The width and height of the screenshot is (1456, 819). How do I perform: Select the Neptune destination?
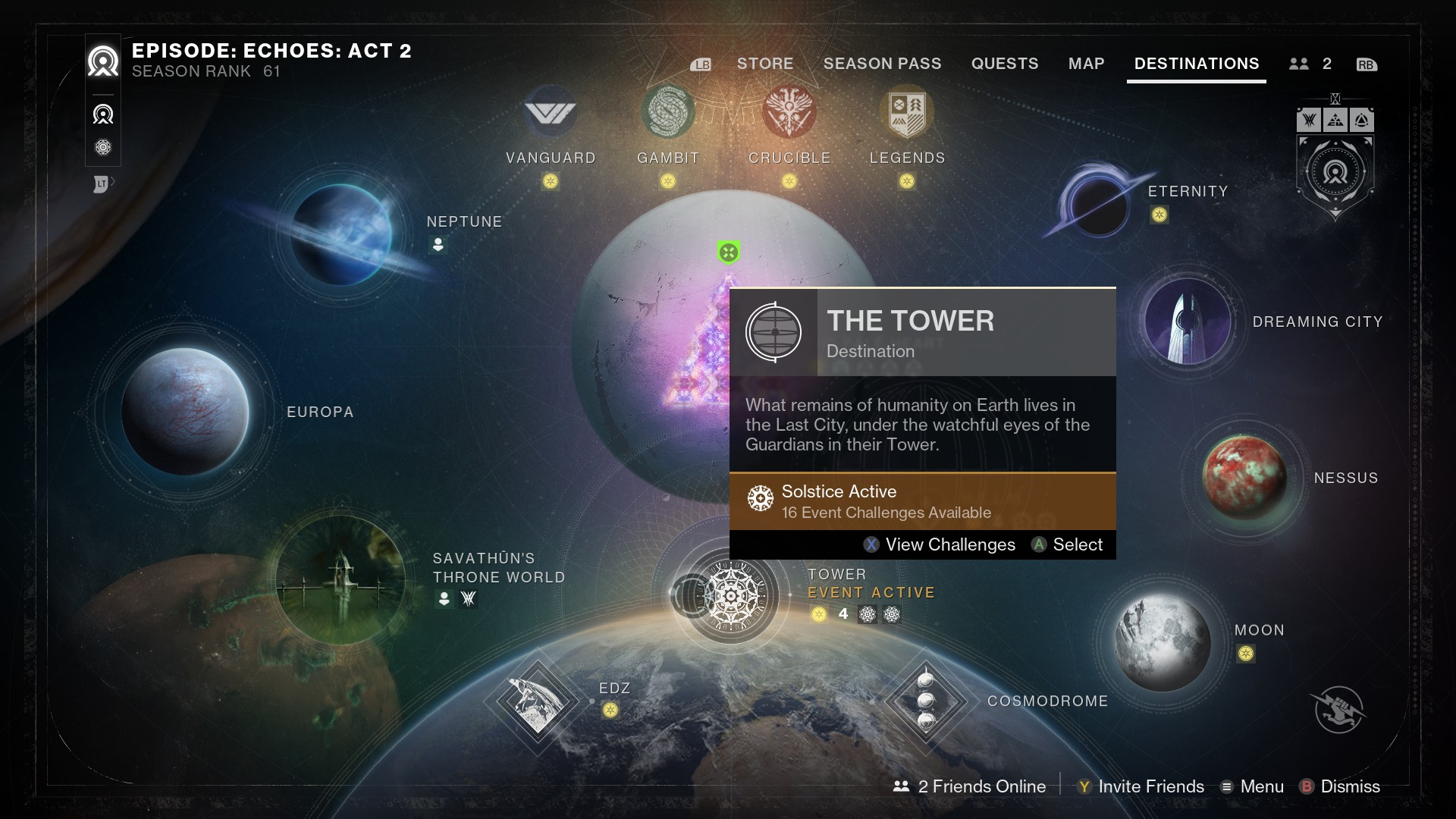340,234
